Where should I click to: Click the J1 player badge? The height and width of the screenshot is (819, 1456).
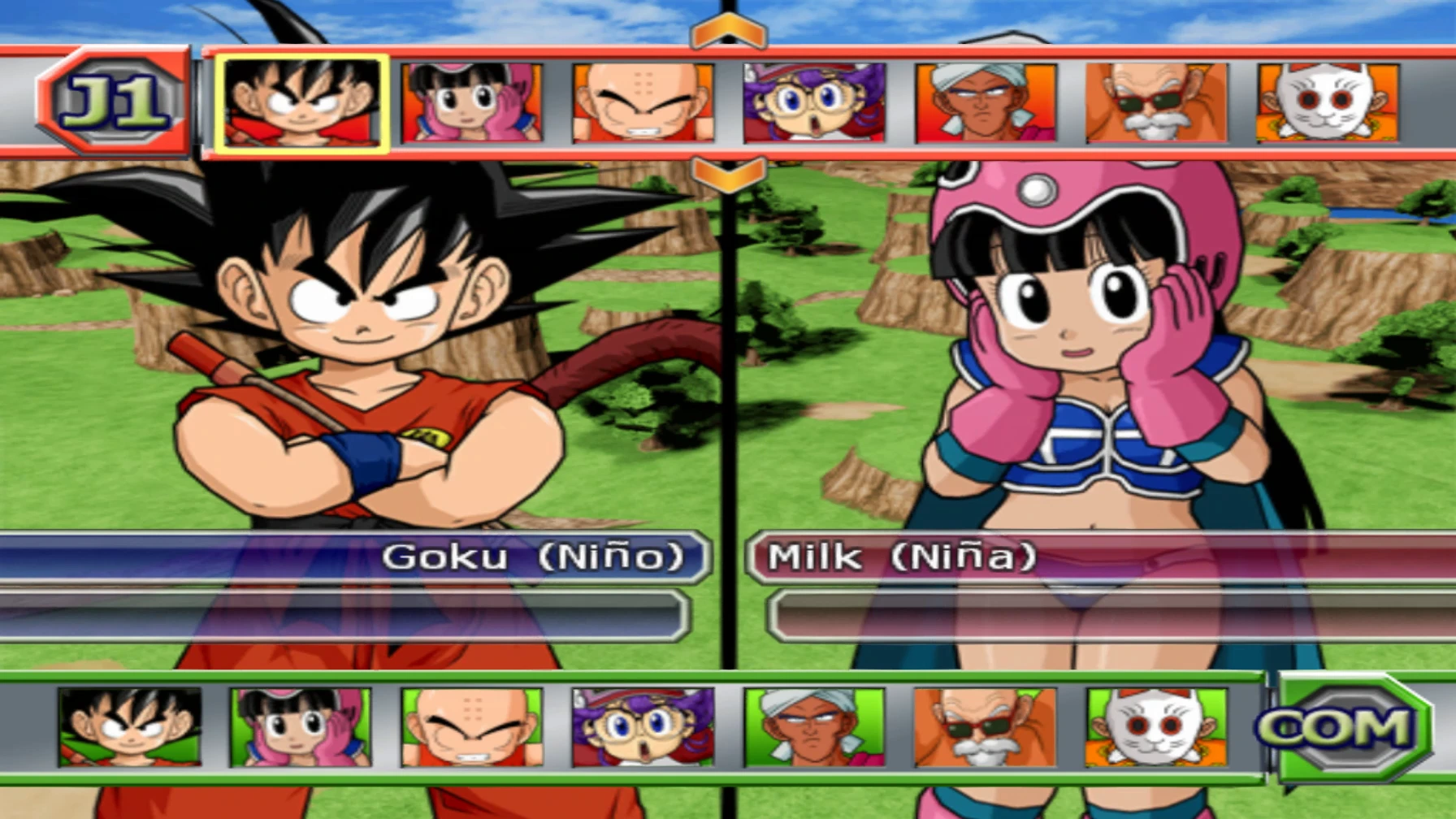click(x=114, y=102)
